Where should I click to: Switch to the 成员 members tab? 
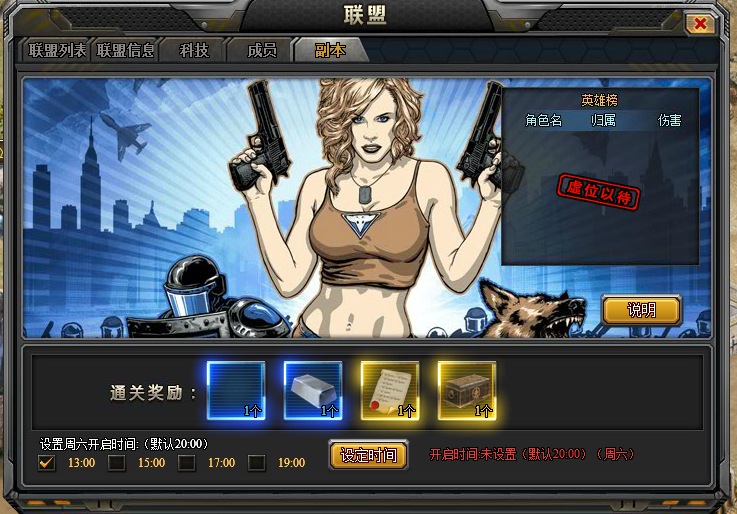(x=261, y=50)
